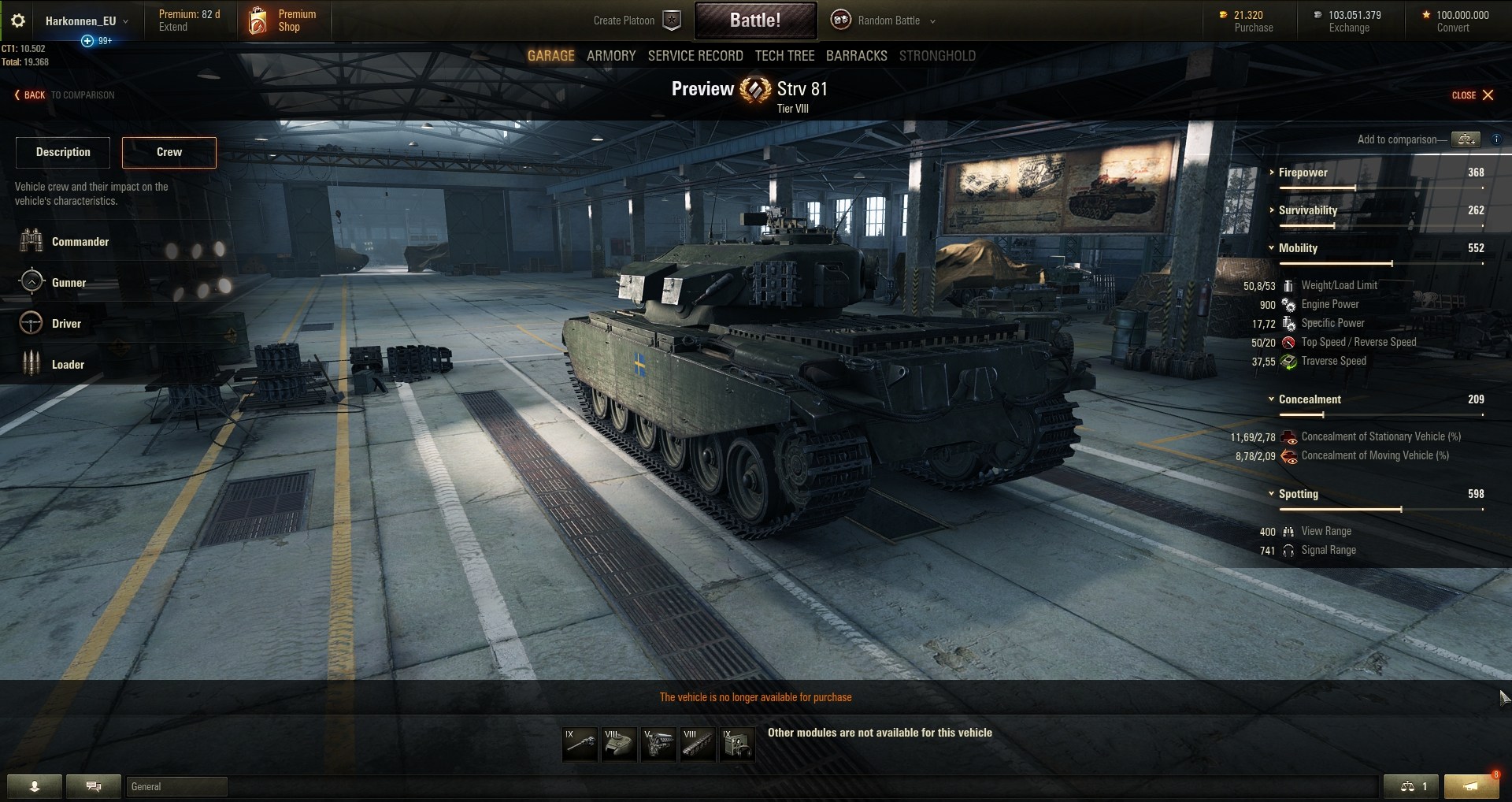Show the vehicle Description tab
The width and height of the screenshot is (1512, 802).
click(x=63, y=152)
